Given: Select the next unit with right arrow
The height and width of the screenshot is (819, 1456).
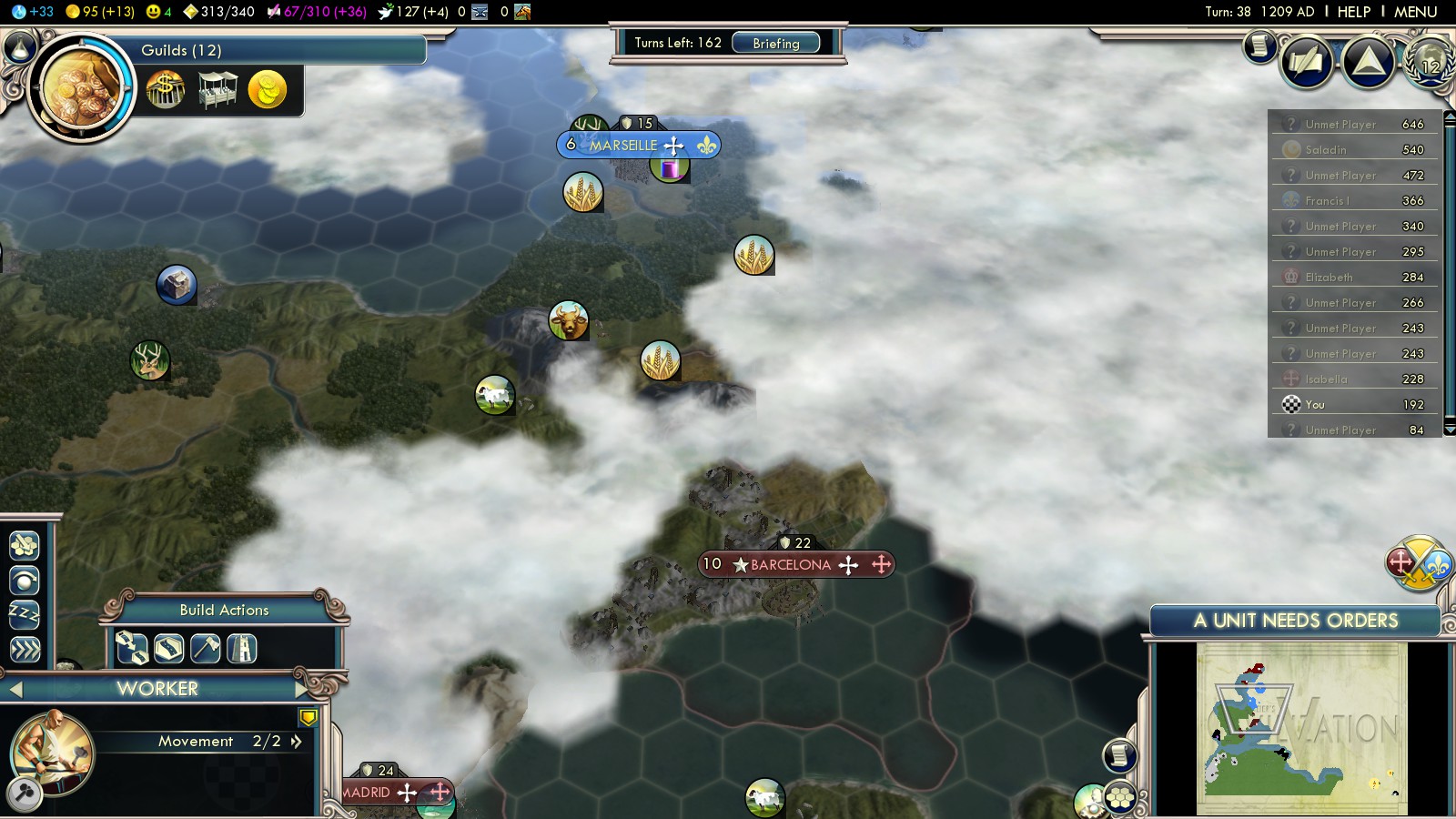Looking at the screenshot, I should point(303,689).
